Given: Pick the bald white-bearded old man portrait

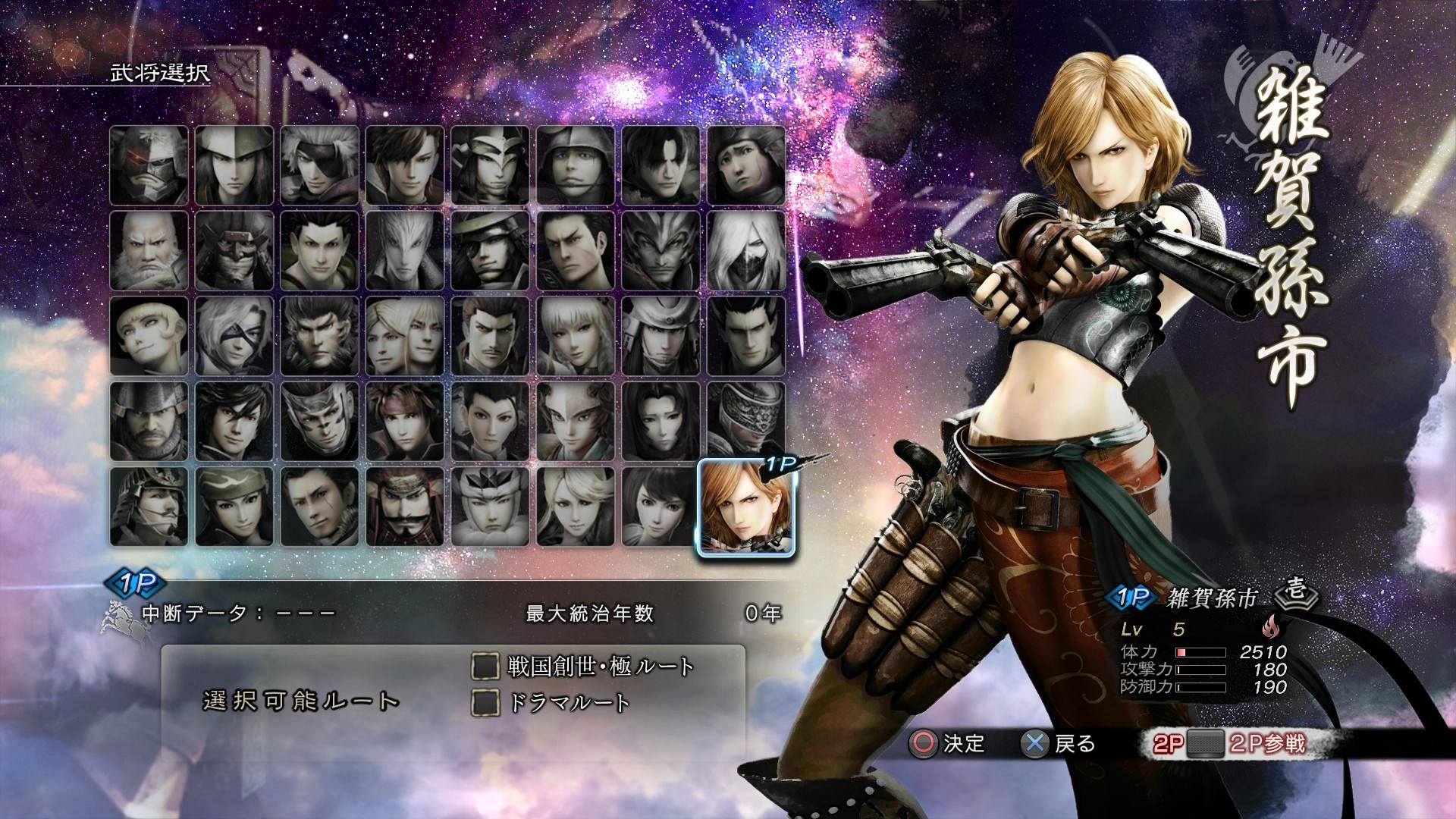Looking at the screenshot, I should pos(149,251).
